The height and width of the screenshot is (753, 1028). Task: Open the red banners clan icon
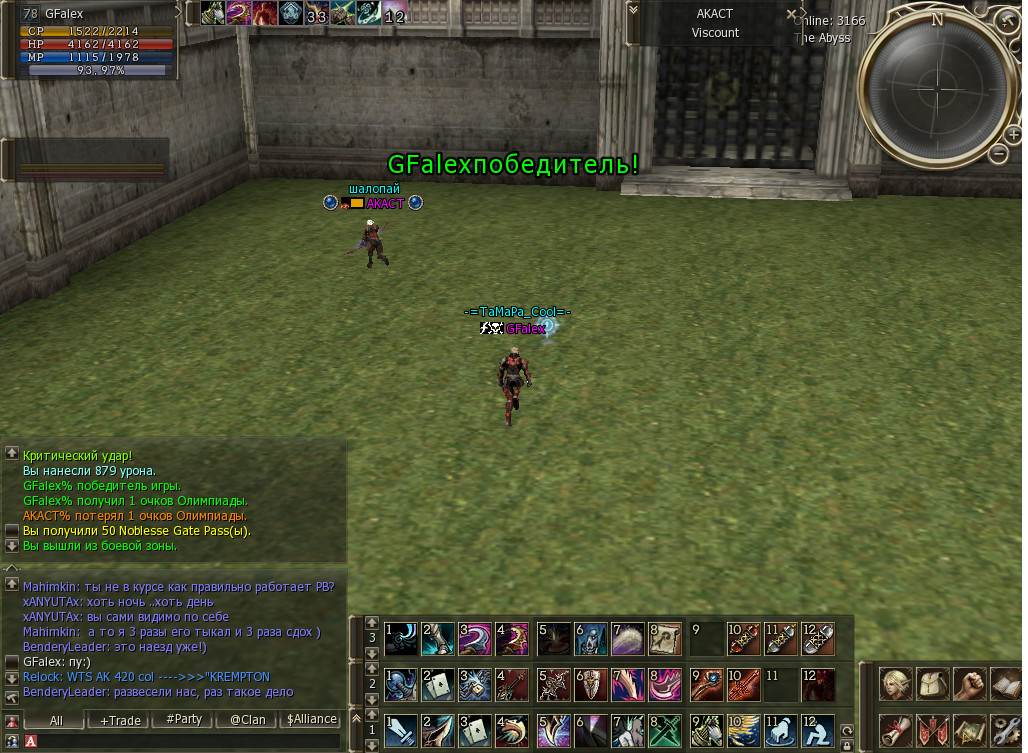pyautogui.click(x=932, y=729)
